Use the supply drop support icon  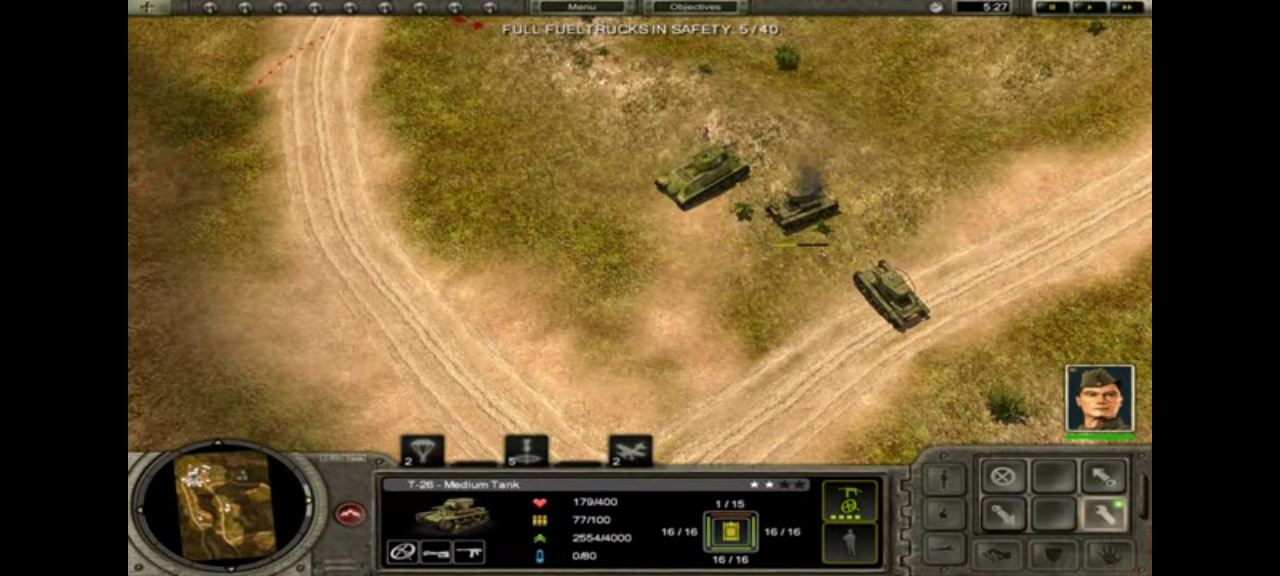(x=526, y=450)
